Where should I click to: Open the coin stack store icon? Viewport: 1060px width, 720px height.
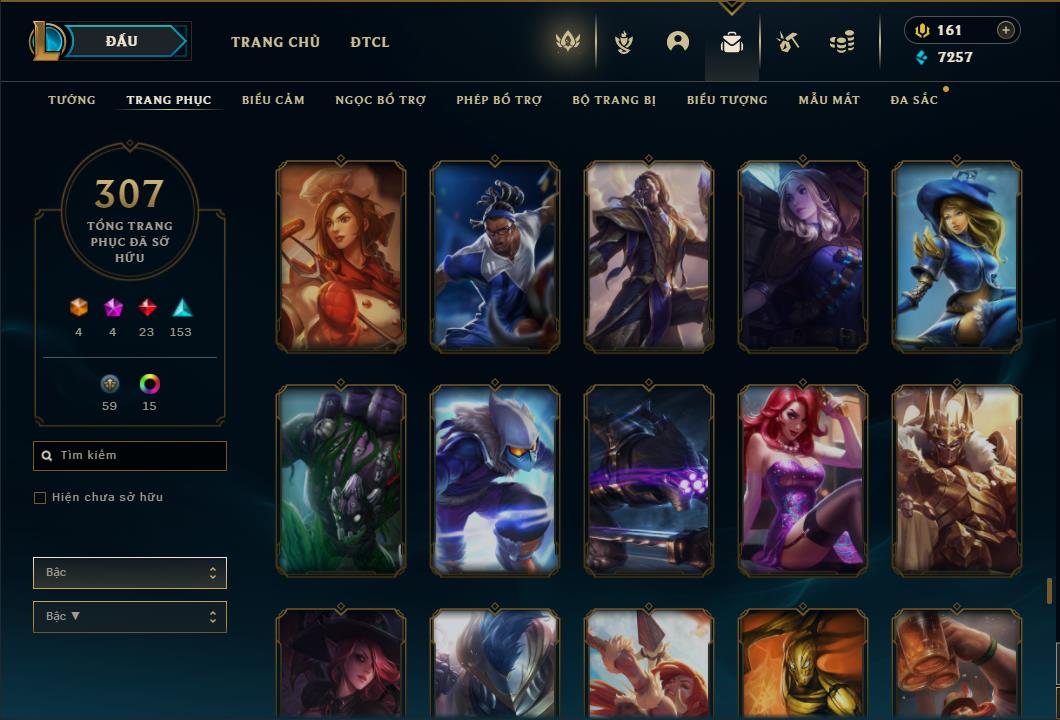pyautogui.click(x=842, y=42)
